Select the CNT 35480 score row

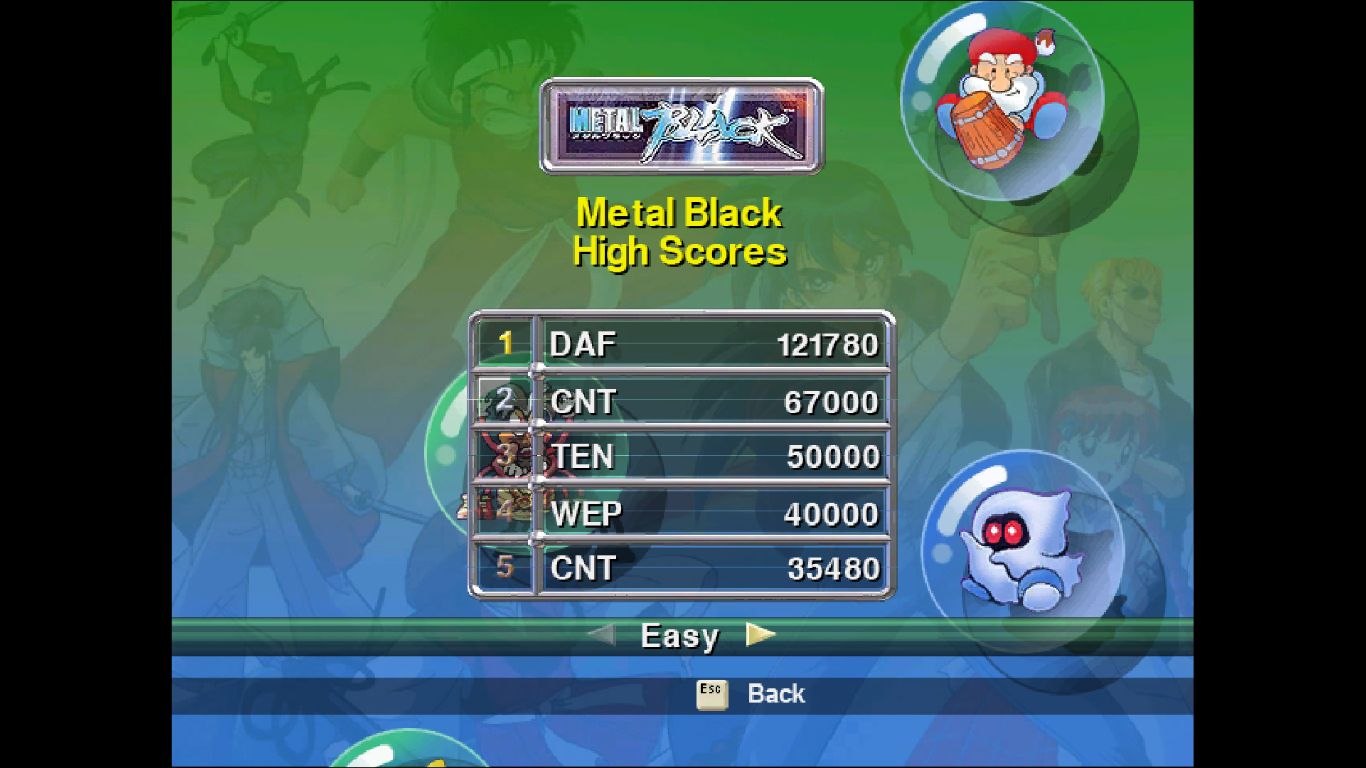(x=682, y=568)
